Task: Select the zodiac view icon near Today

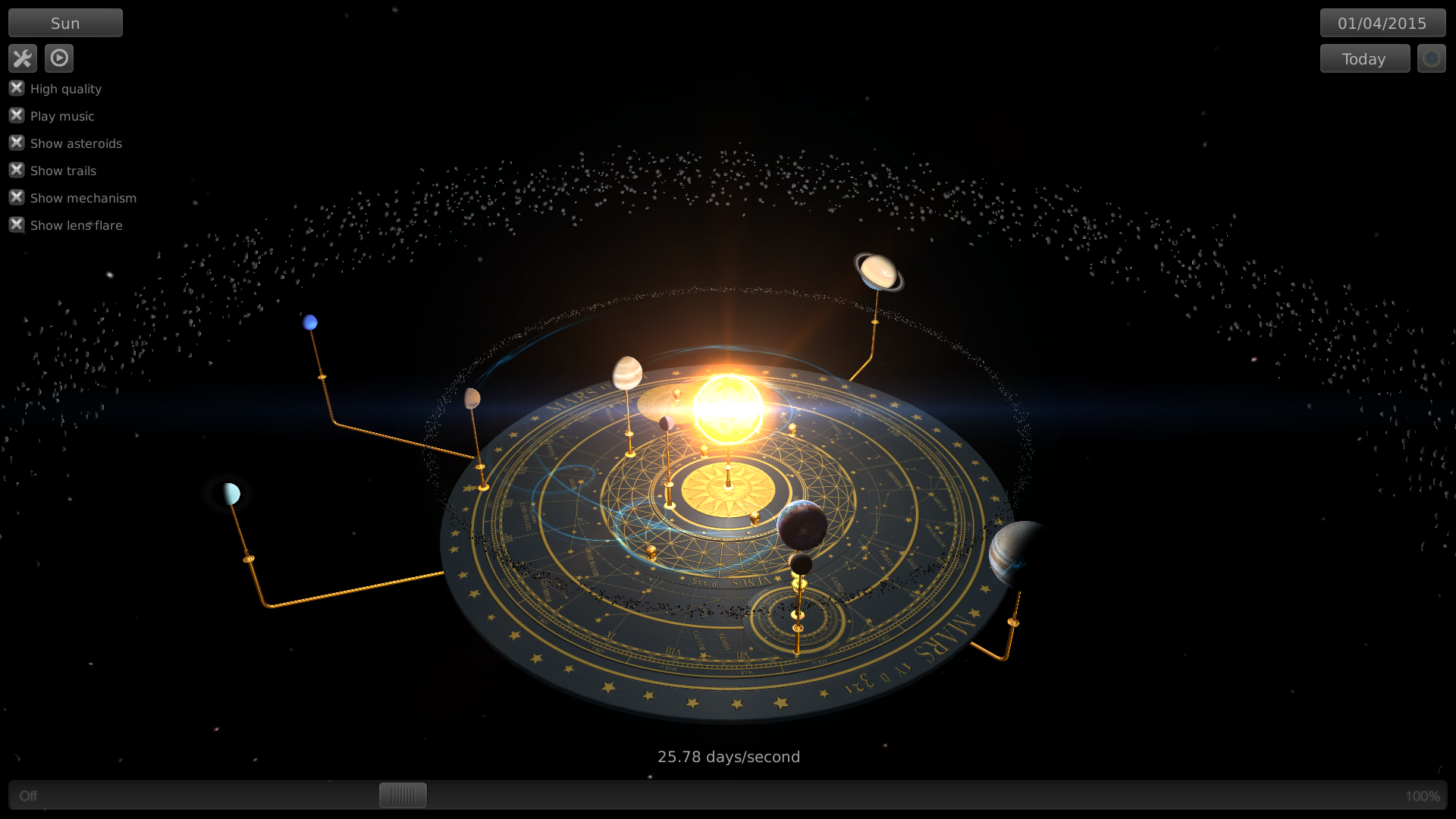Action: [x=1431, y=58]
